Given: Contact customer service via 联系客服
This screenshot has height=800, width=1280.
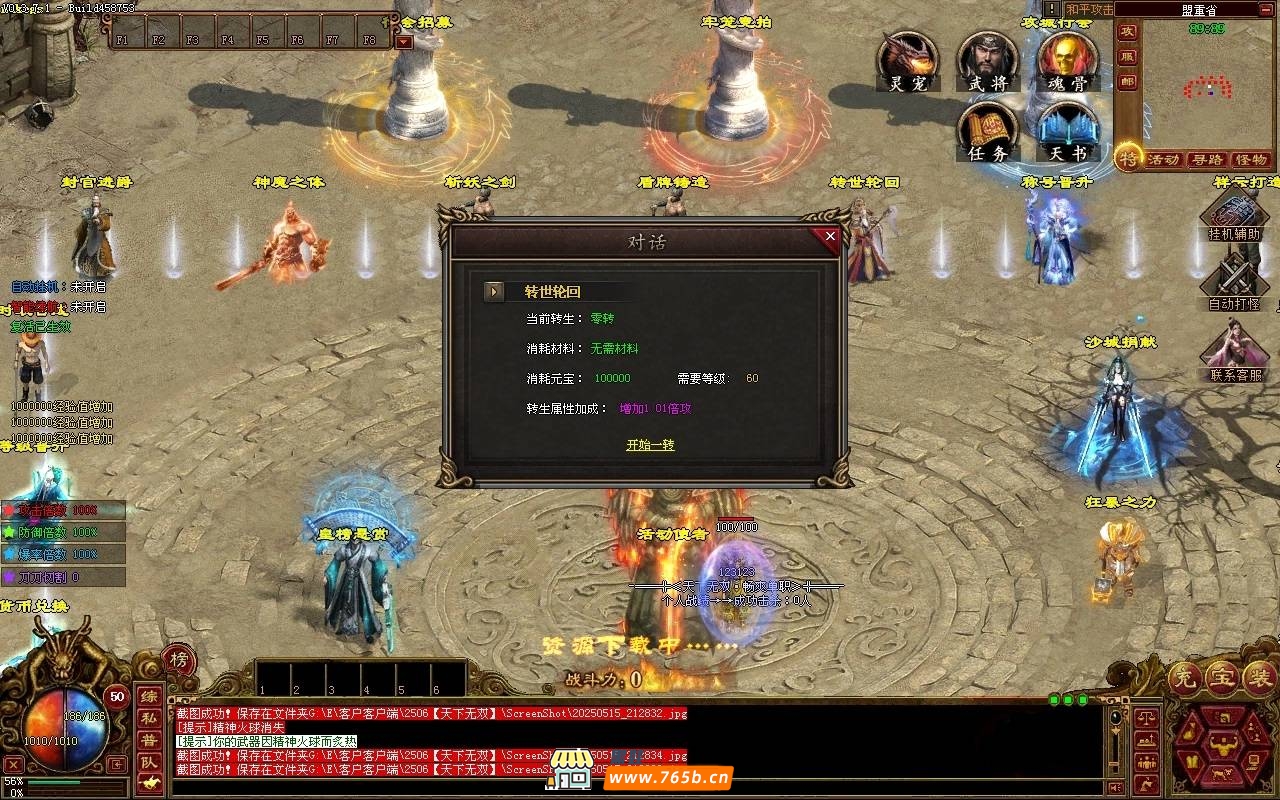Looking at the screenshot, I should tap(1234, 355).
